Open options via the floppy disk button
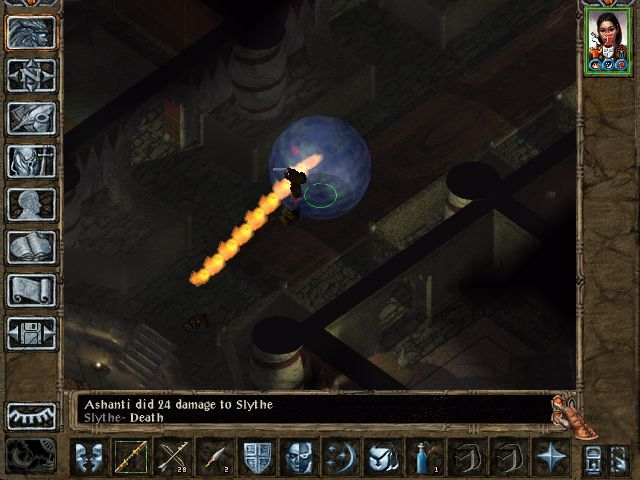 click(x=31, y=333)
